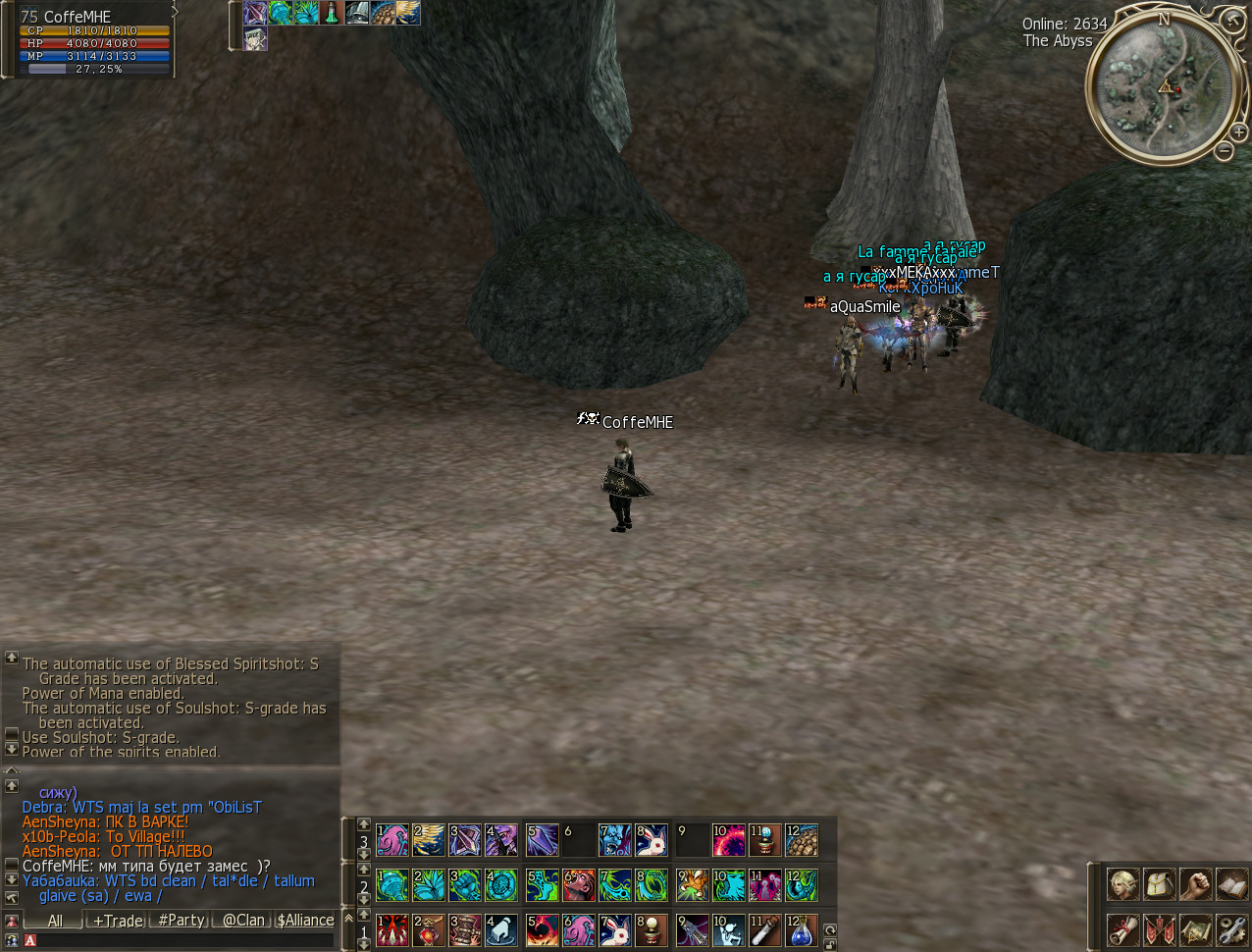
Task: Open the clan red banners icon
Action: pyautogui.click(x=1159, y=928)
